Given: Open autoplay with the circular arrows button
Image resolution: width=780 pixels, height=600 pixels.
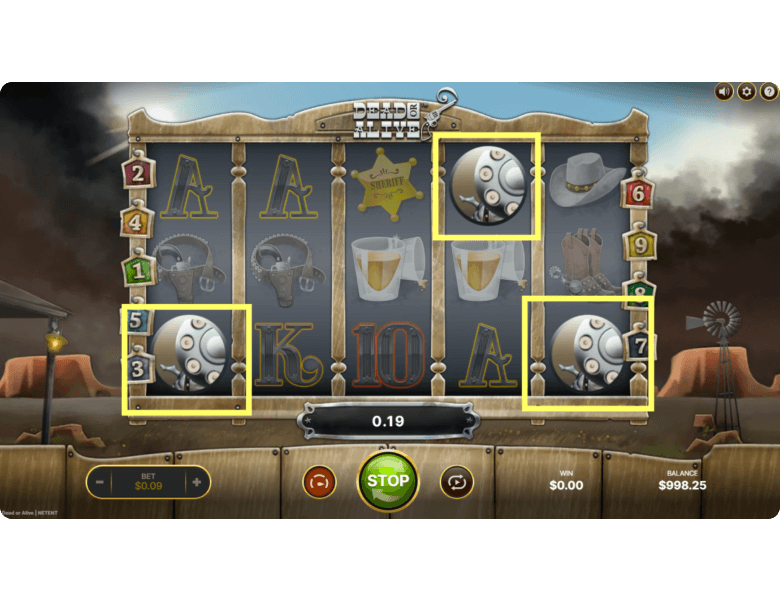Looking at the screenshot, I should point(457,482).
